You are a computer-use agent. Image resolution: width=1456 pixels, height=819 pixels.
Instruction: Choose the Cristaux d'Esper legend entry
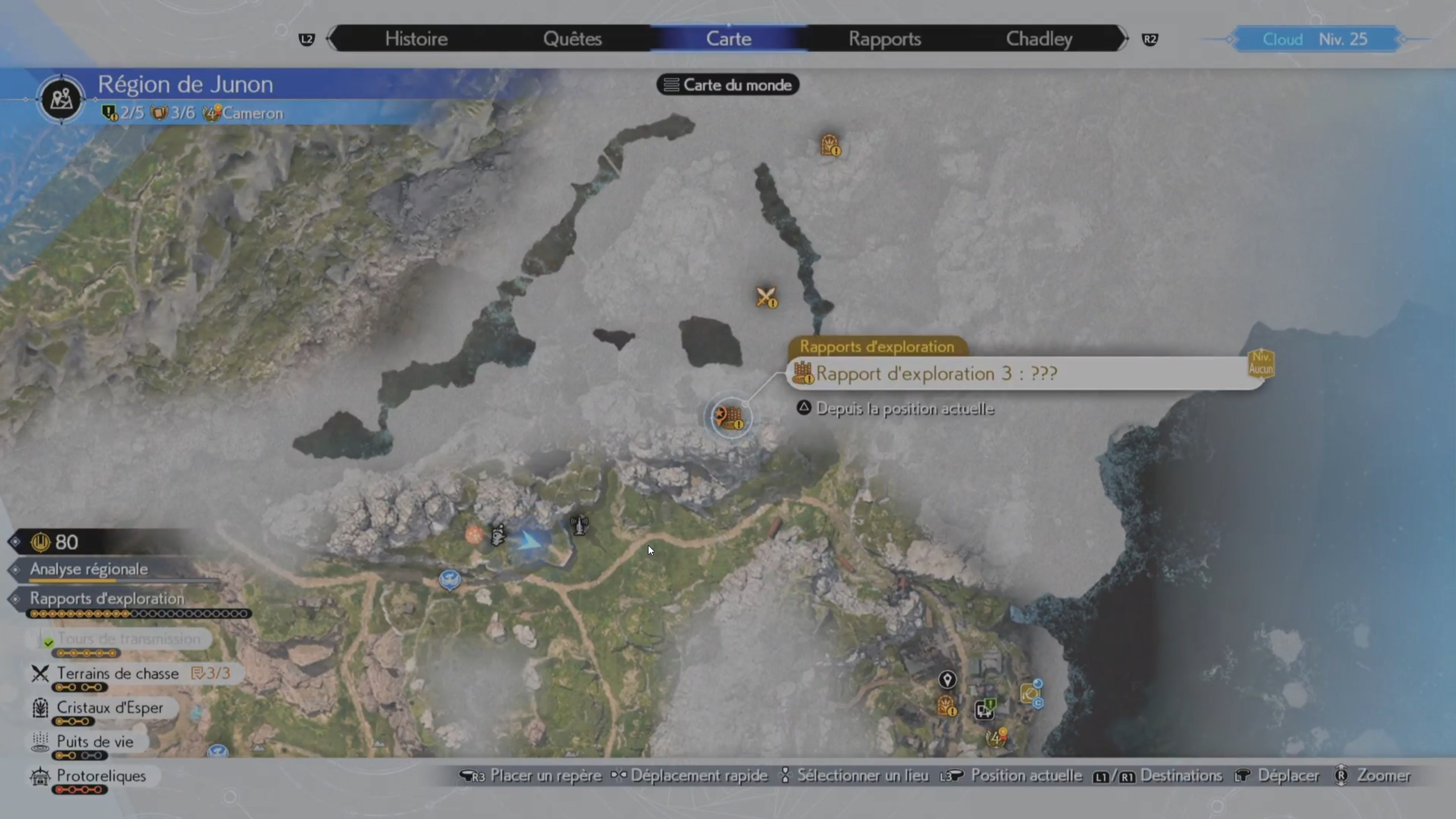point(110,708)
